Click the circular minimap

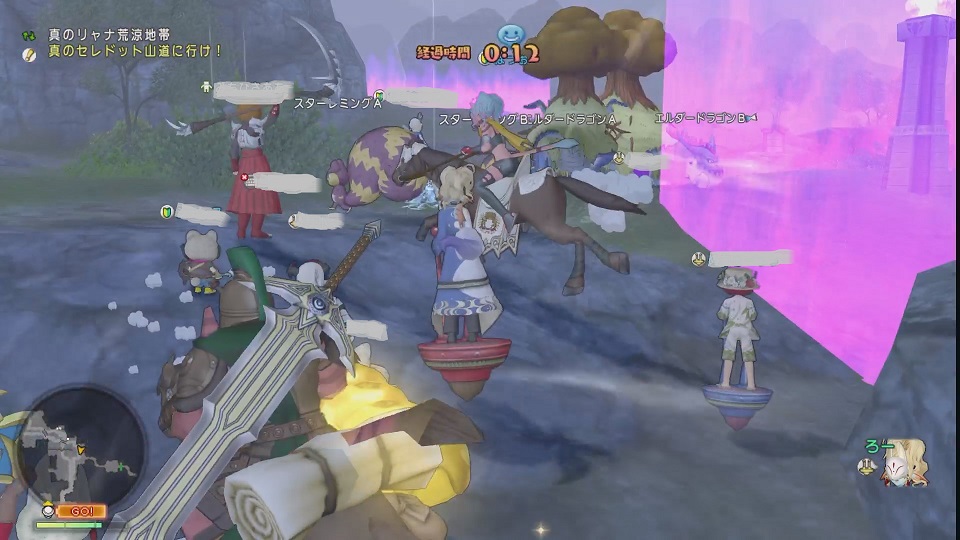(x=80, y=444)
